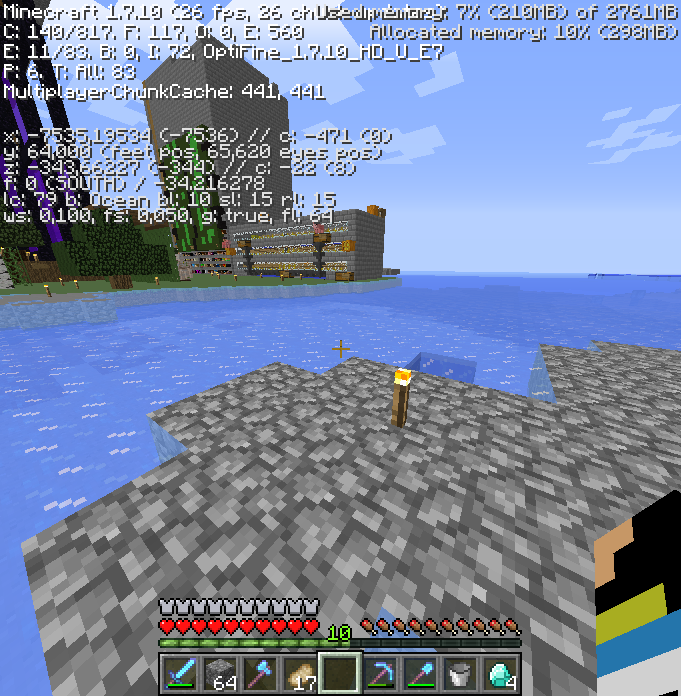The height and width of the screenshot is (696, 681).
Task: Select the food stack of 17
Action: pos(301,672)
